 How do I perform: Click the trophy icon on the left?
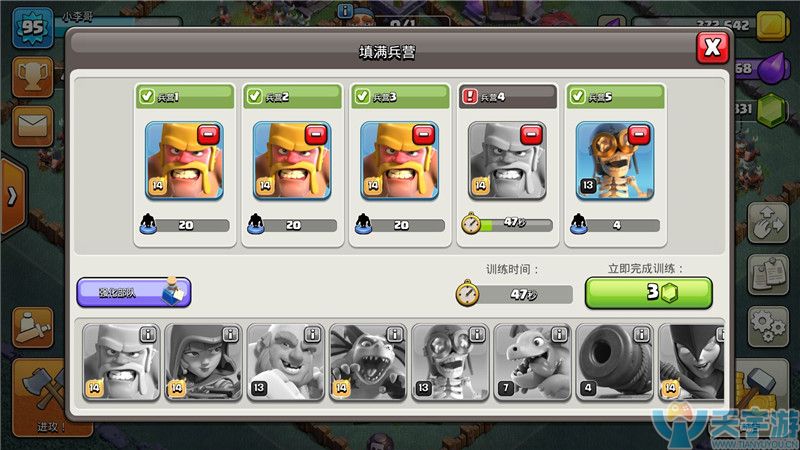(33, 77)
